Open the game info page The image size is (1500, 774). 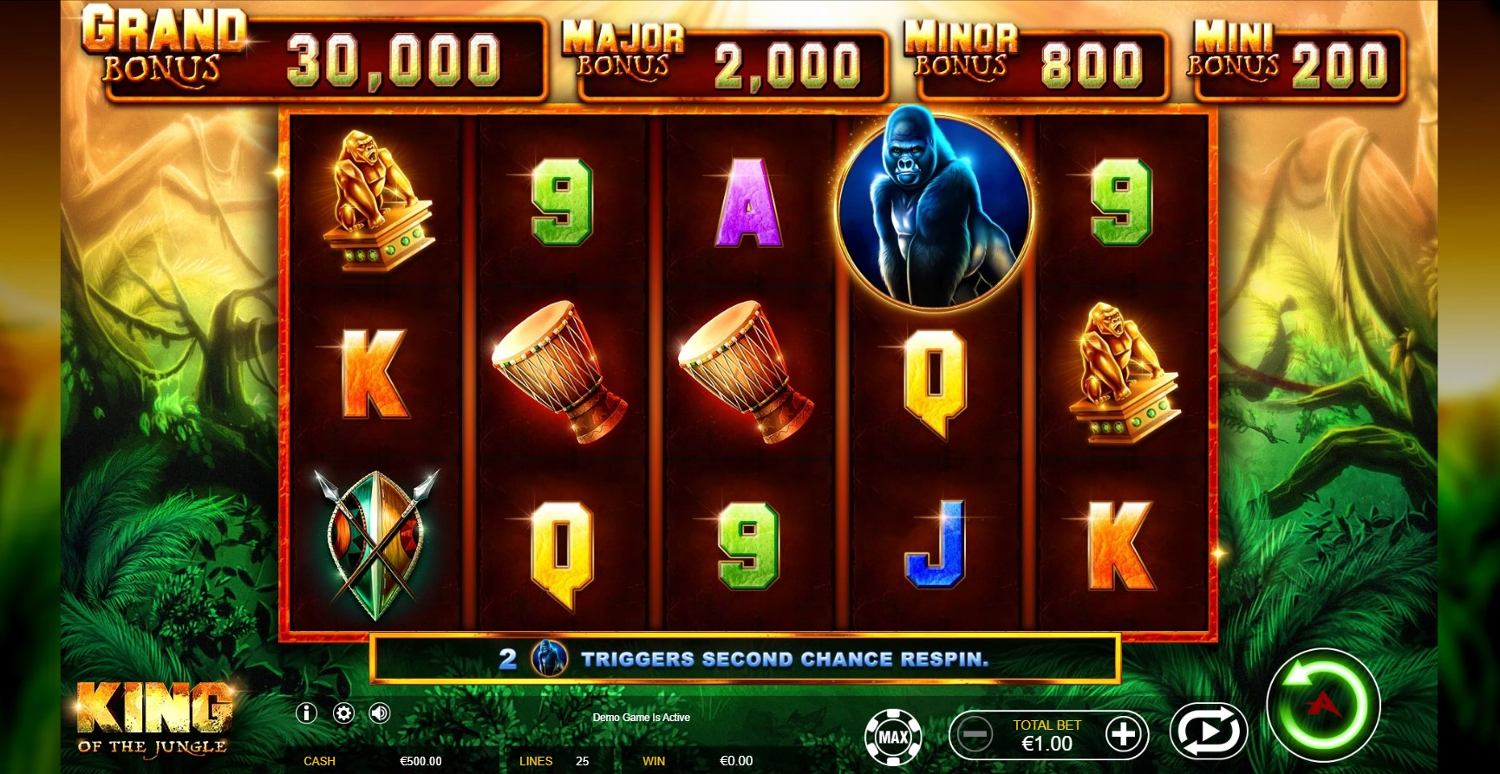(x=308, y=713)
